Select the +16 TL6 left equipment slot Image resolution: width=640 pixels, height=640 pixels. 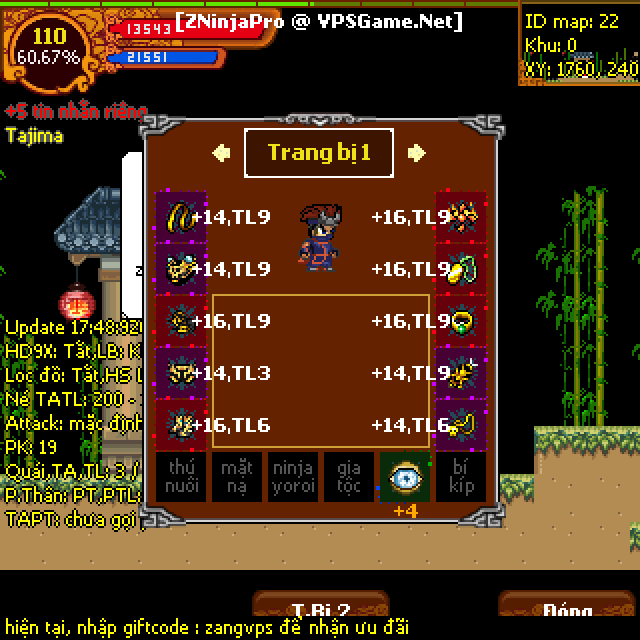181,425
